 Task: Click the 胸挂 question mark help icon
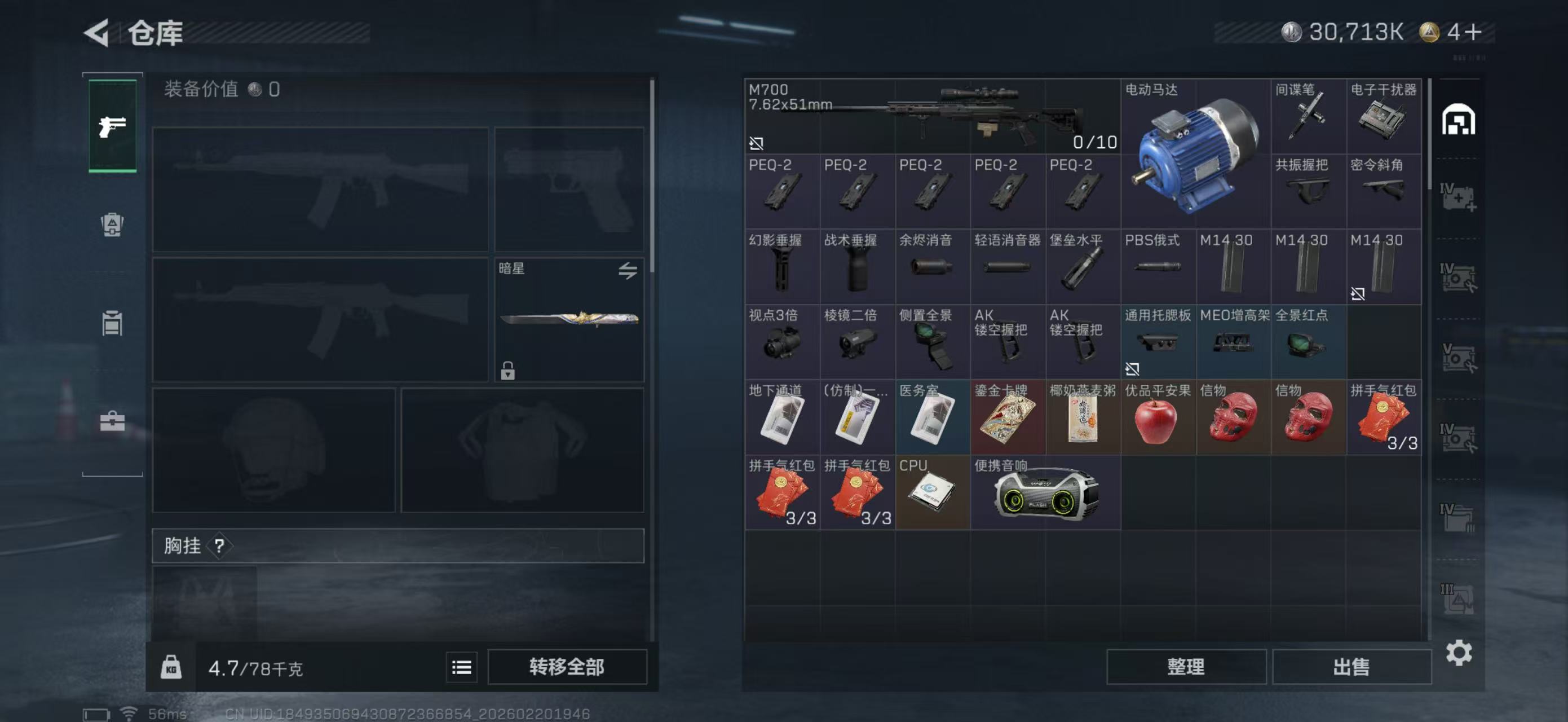coord(220,545)
